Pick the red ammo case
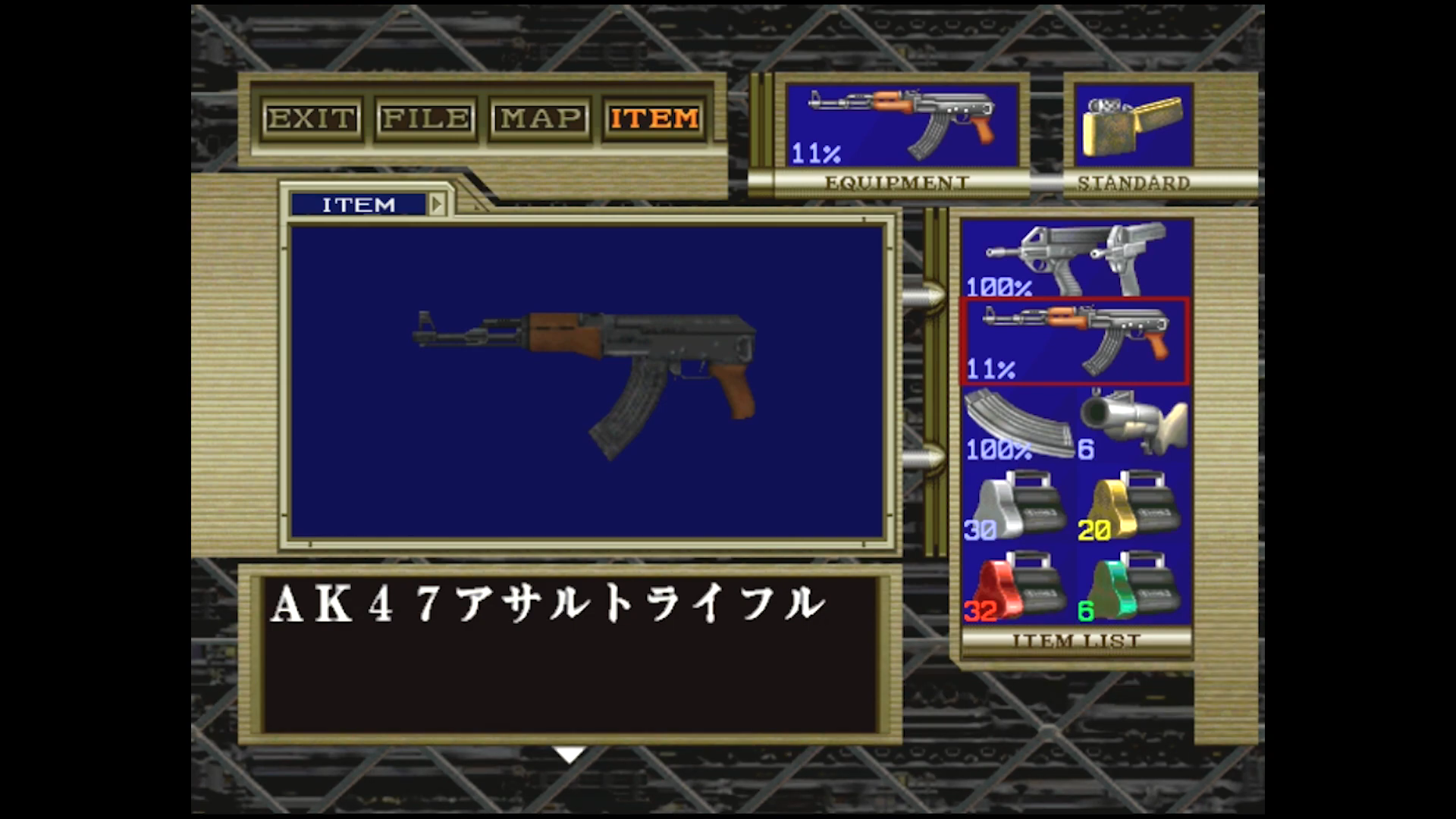 [1018, 587]
